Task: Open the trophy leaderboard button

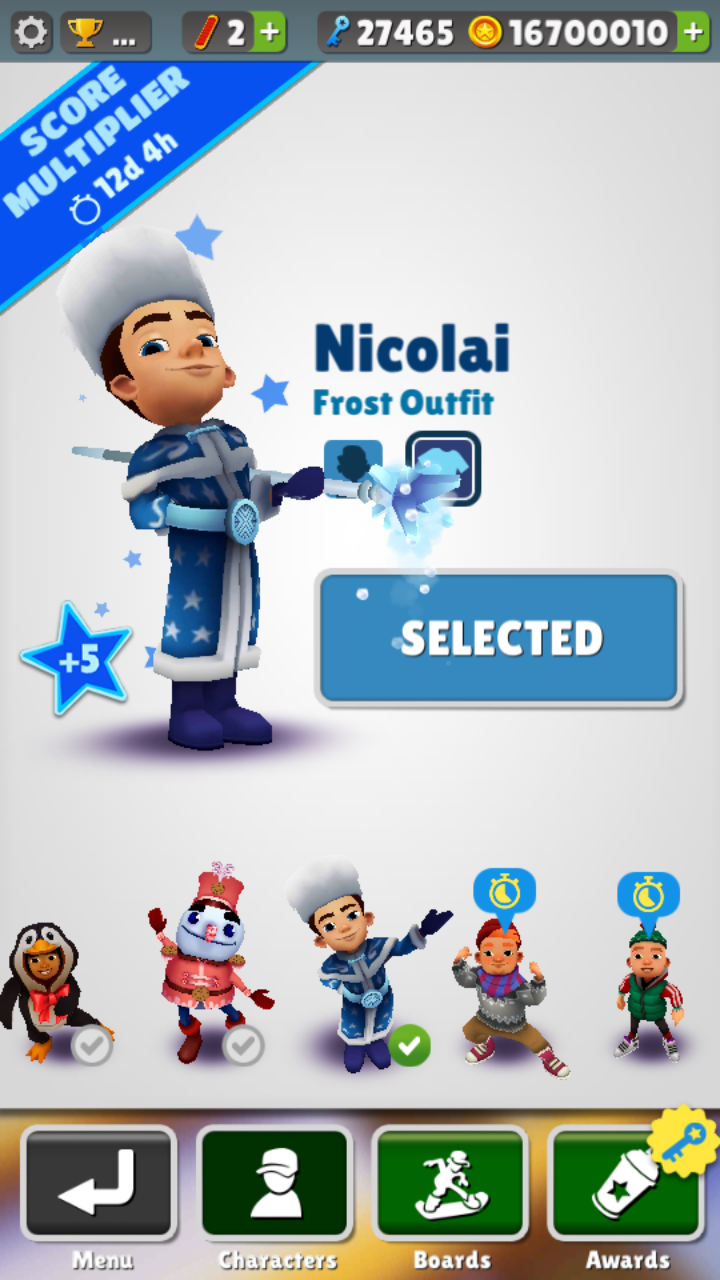Action: click(x=106, y=33)
